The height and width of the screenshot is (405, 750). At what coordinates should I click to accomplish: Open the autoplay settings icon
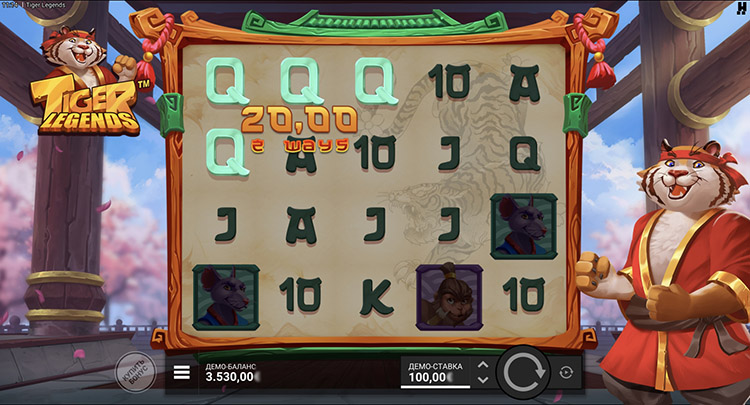[x=566, y=373]
